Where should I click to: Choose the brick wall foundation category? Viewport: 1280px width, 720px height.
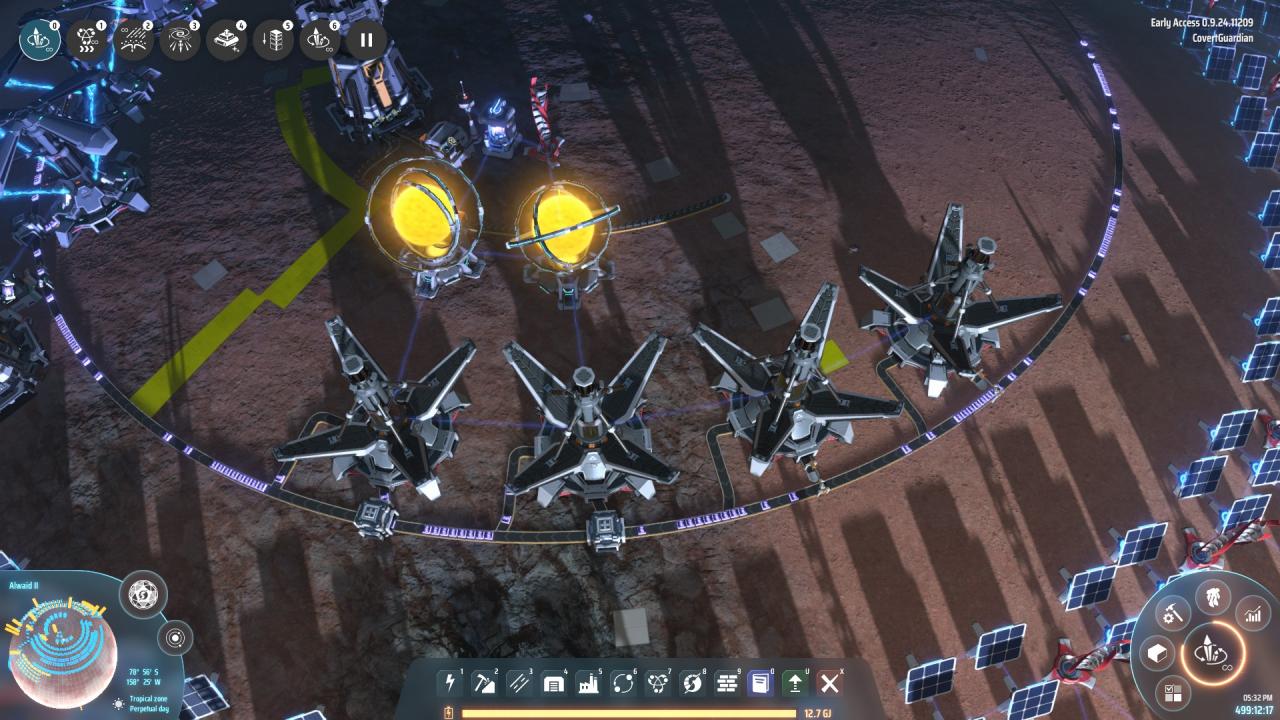point(726,683)
